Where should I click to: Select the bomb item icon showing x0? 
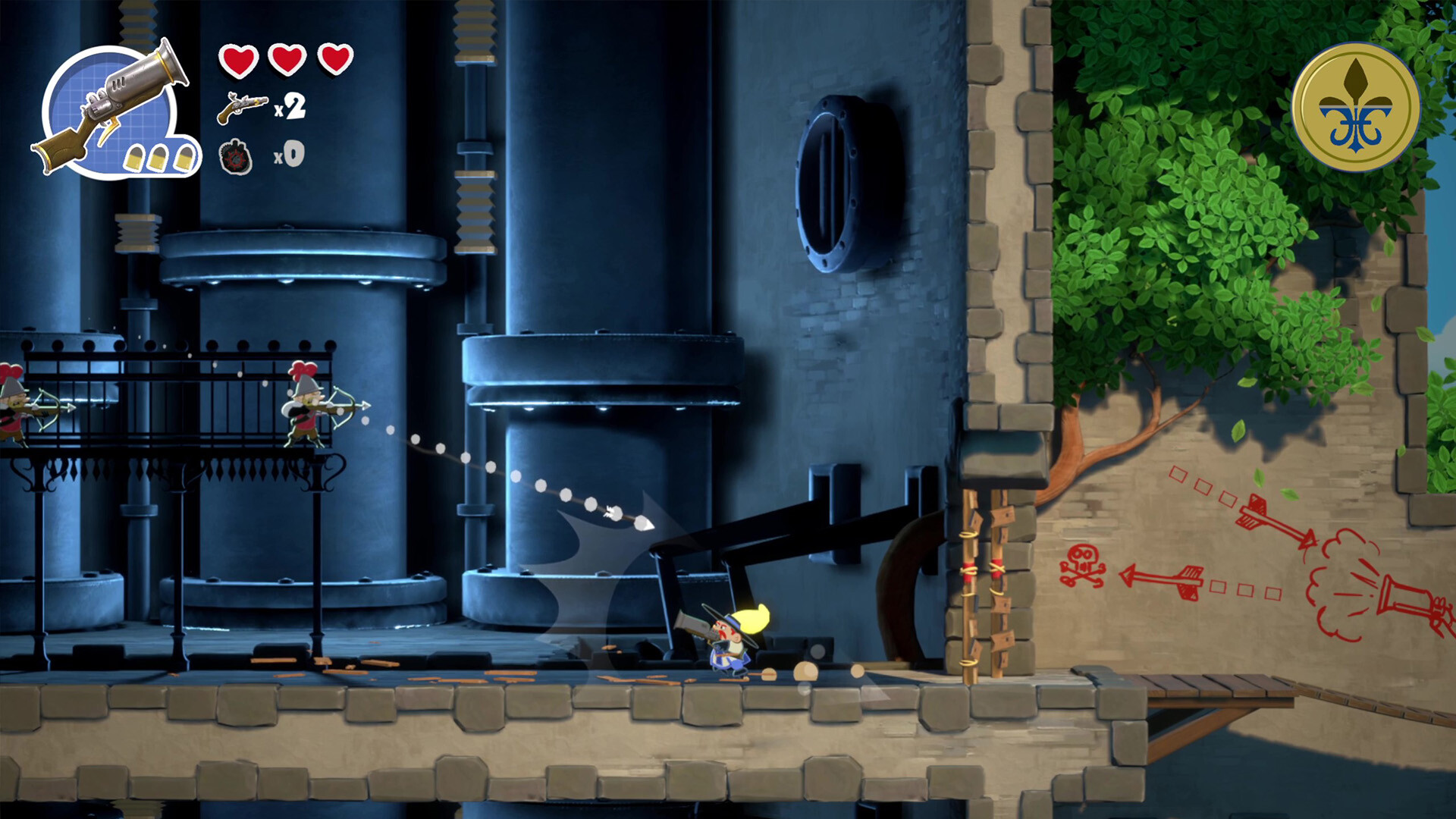tap(235, 157)
